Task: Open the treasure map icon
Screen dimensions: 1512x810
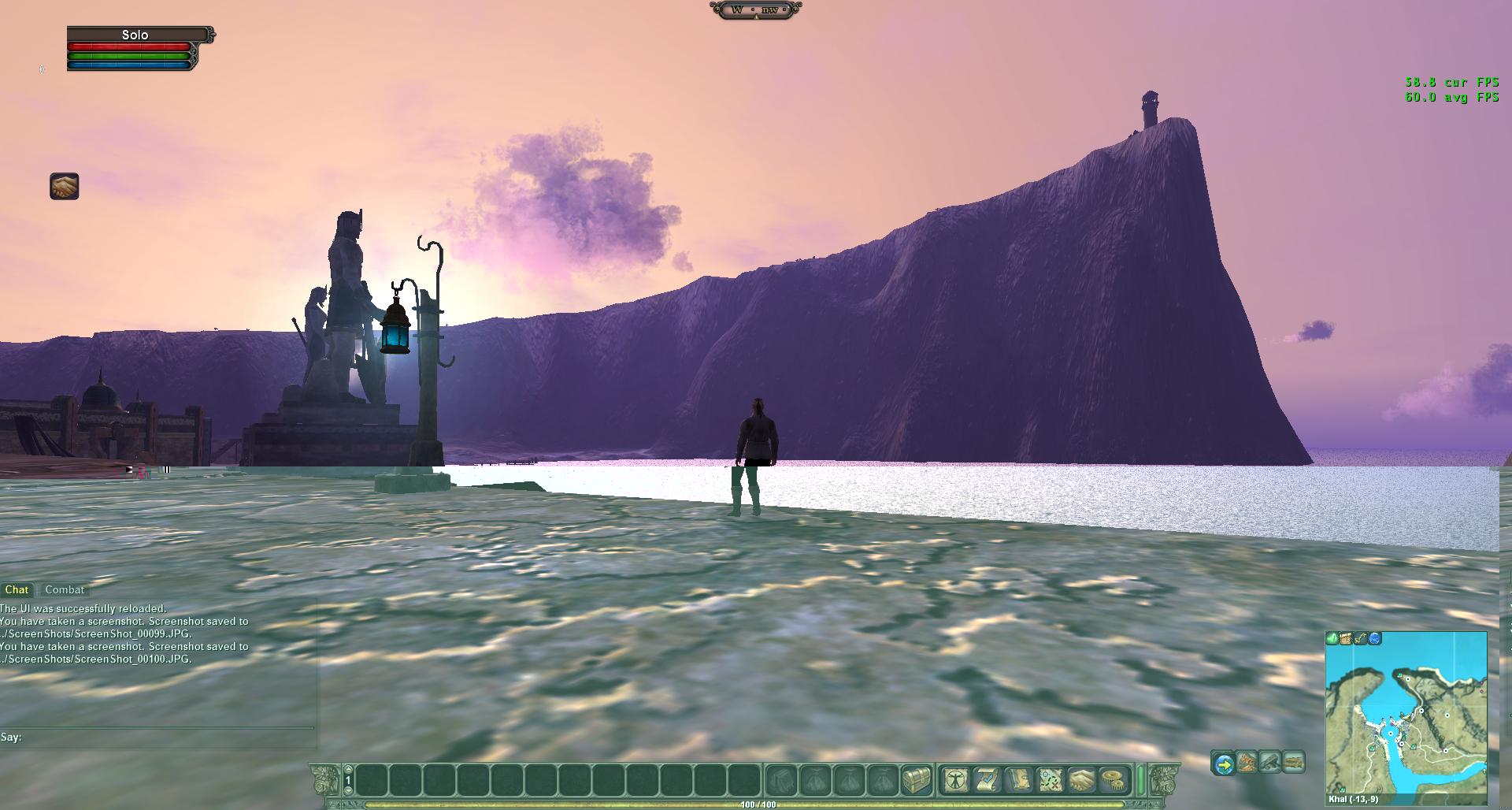Action: (1050, 780)
